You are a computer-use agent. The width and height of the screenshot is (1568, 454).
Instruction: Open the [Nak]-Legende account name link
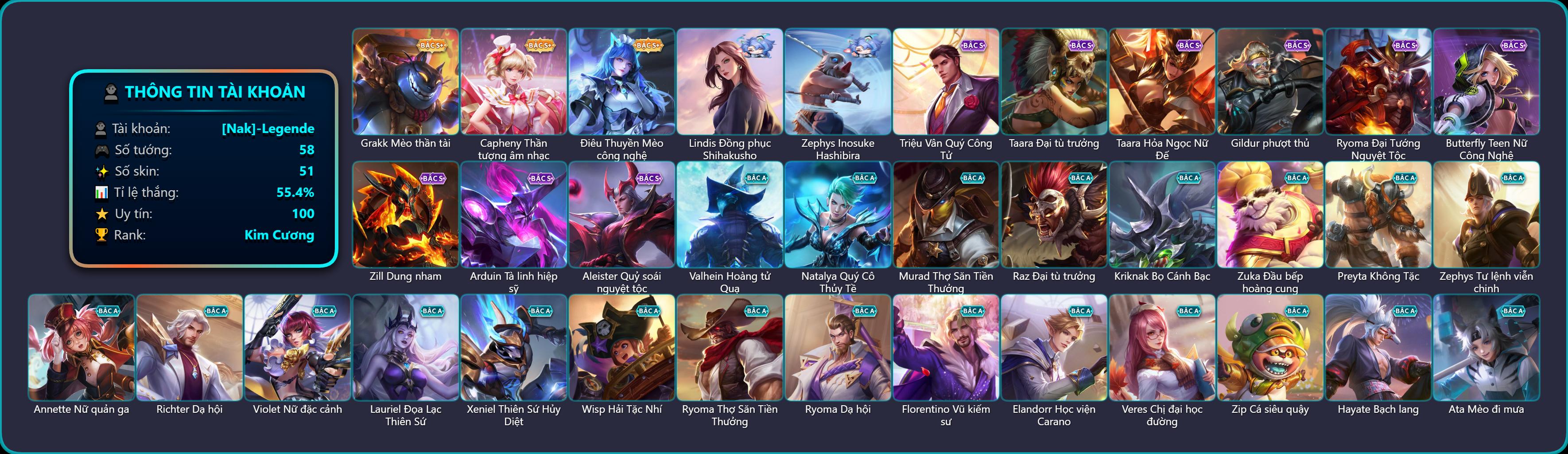tap(268, 129)
